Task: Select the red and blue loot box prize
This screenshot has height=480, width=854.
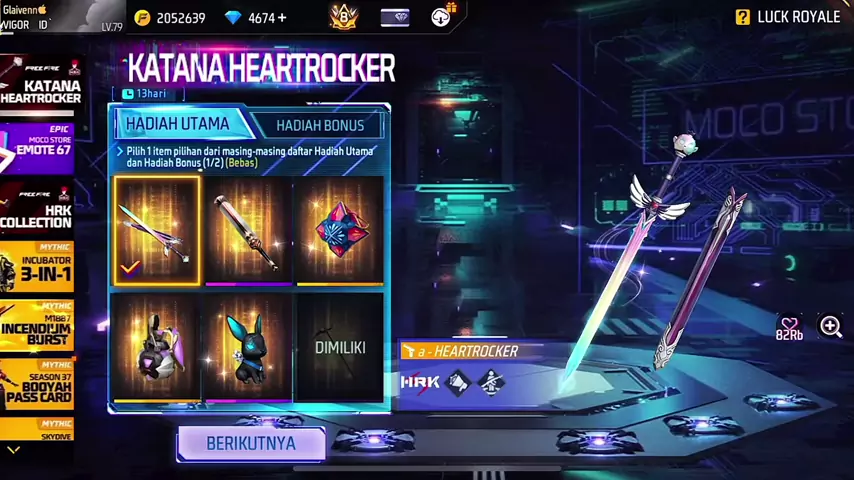Action: [339, 231]
